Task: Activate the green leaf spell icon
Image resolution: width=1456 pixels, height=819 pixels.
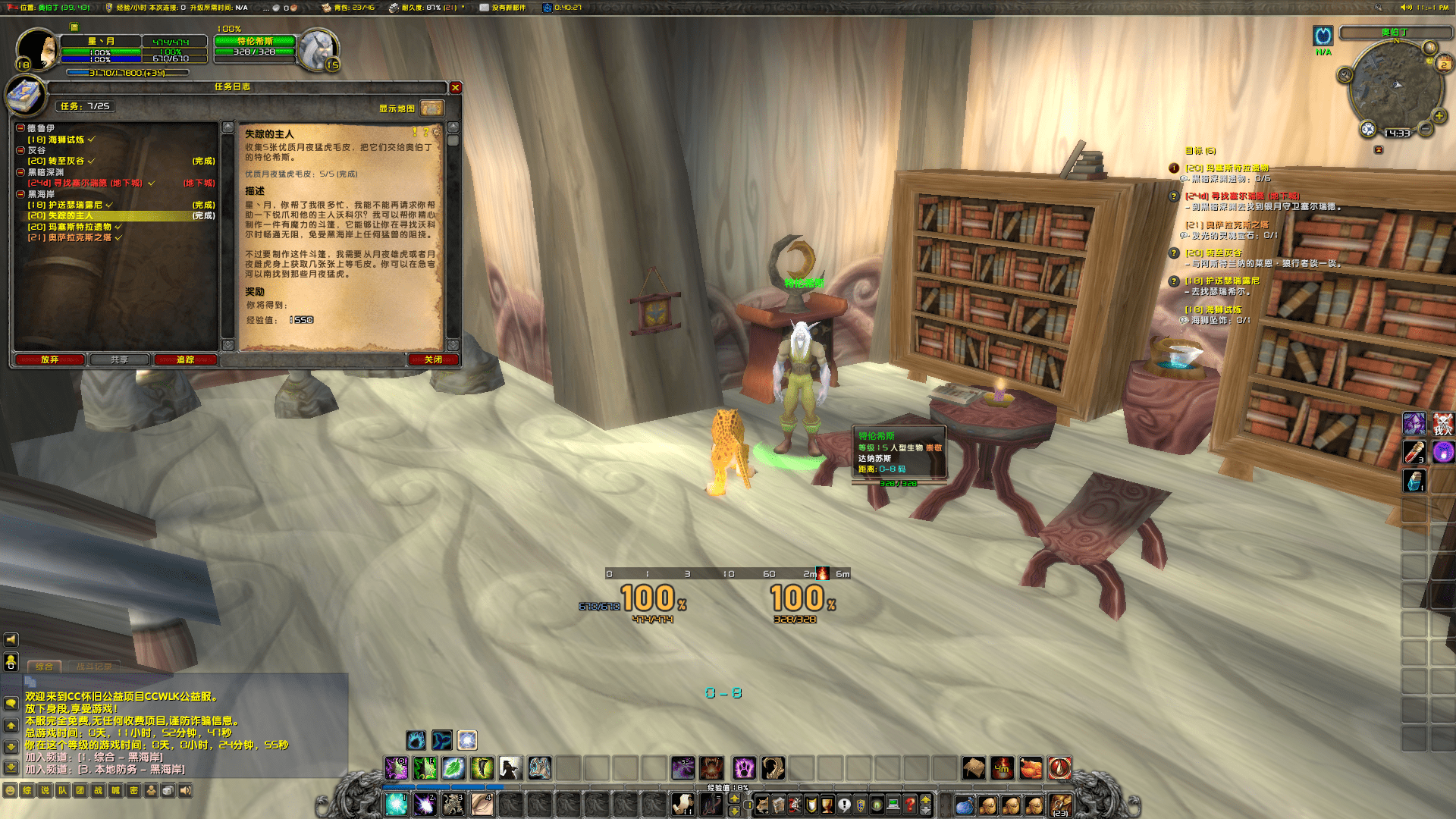Action: pos(453,768)
